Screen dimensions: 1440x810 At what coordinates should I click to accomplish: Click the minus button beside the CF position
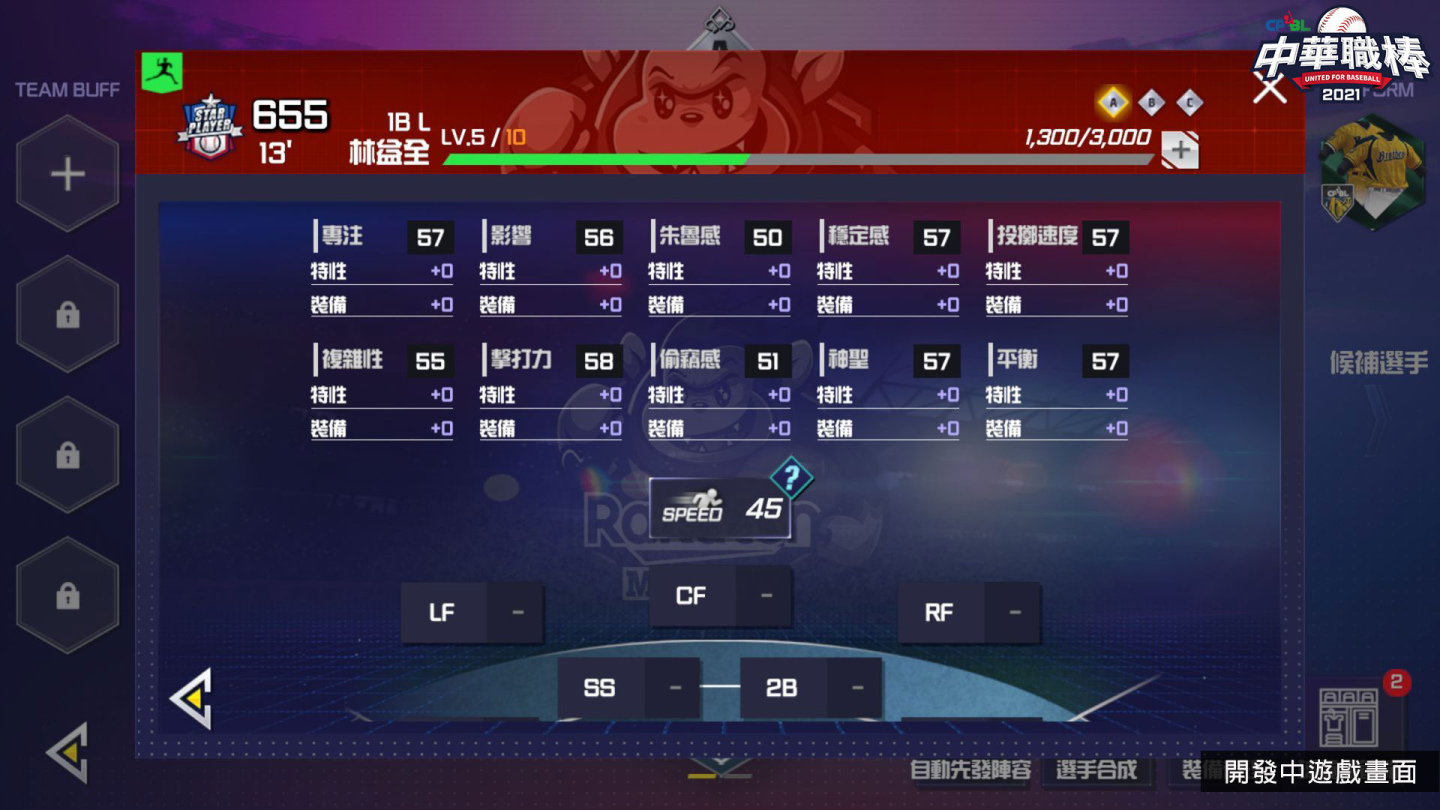(766, 594)
